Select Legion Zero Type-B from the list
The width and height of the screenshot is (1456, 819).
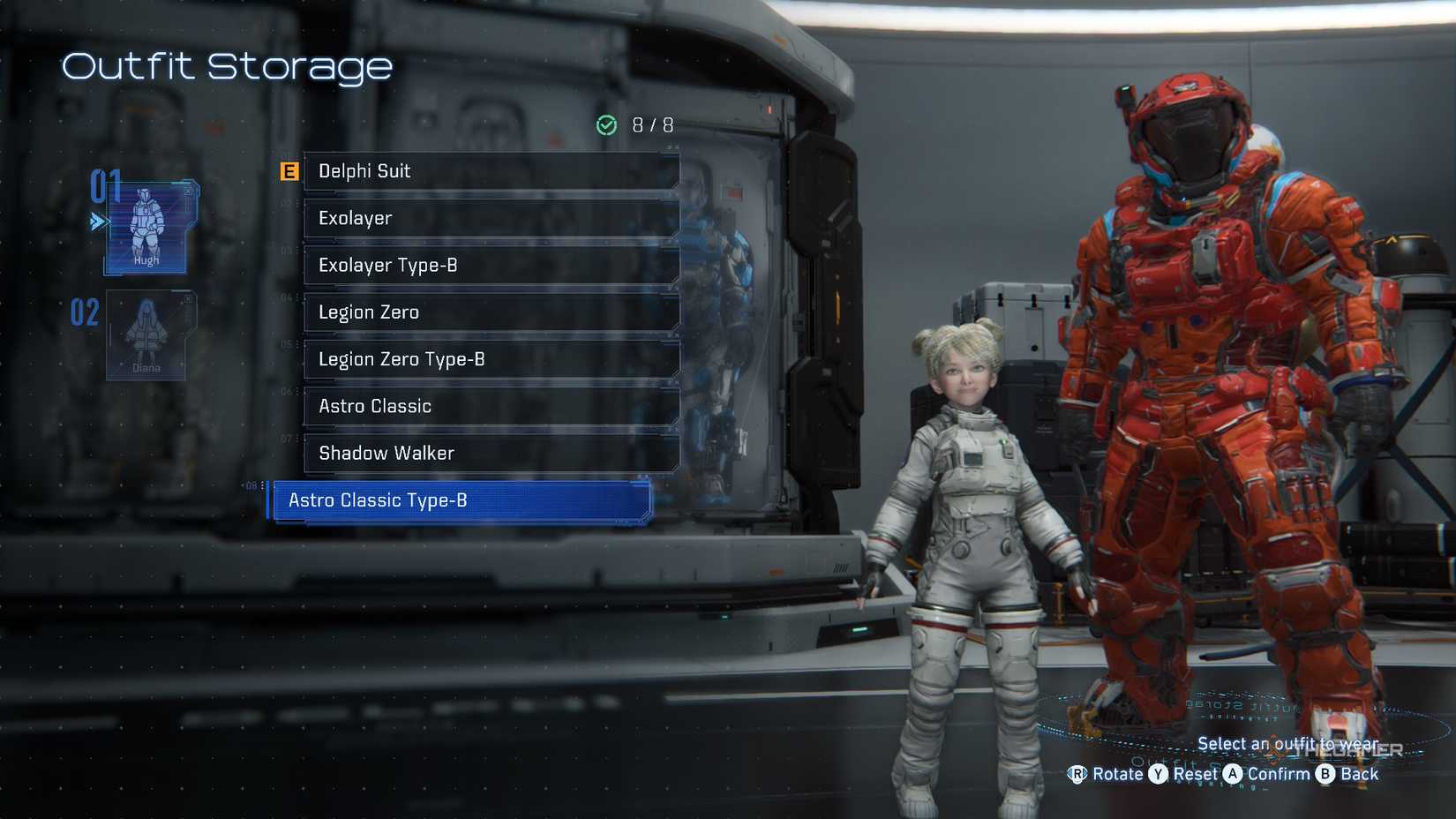coord(491,359)
